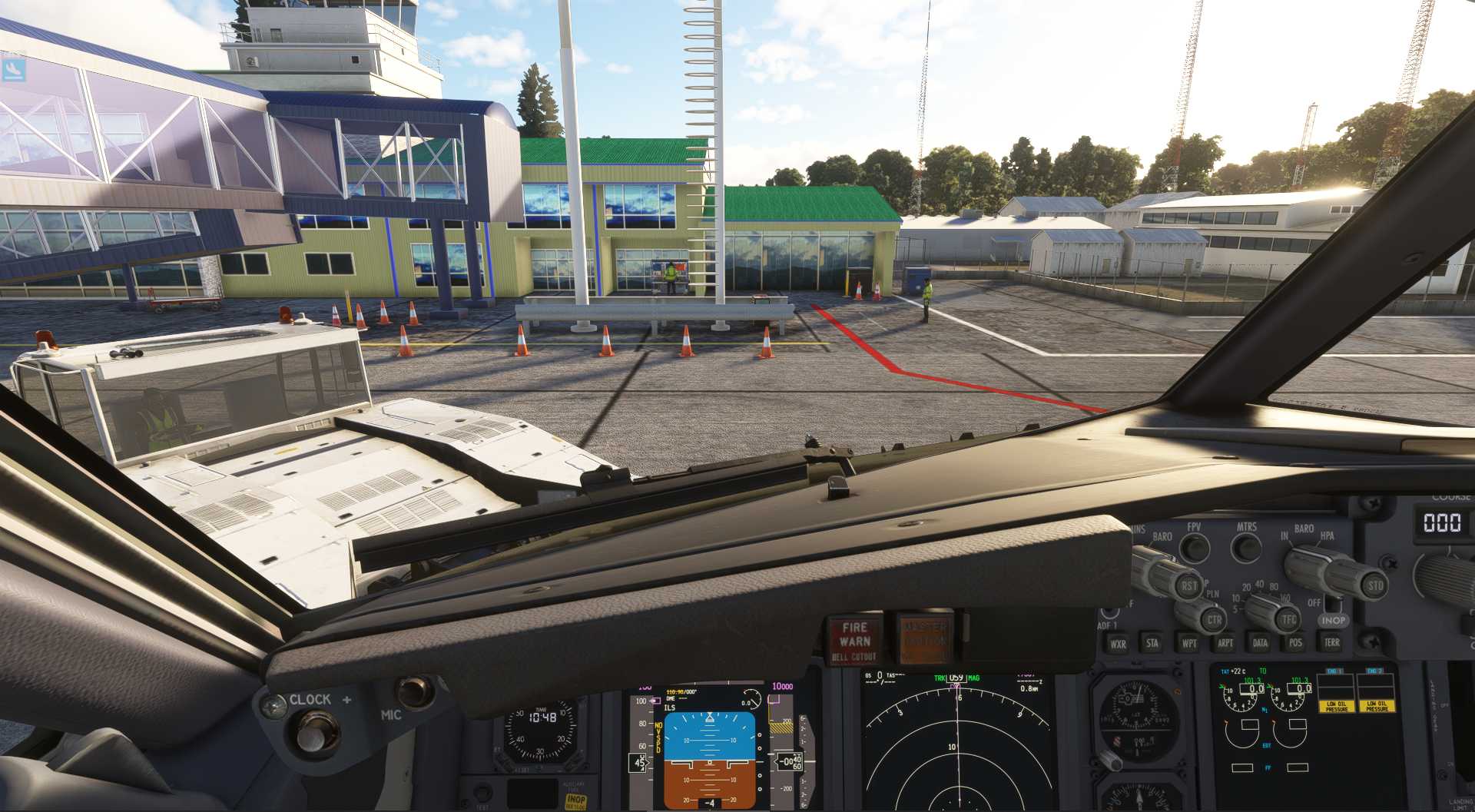Click the MTRS meters button

coord(1246,547)
